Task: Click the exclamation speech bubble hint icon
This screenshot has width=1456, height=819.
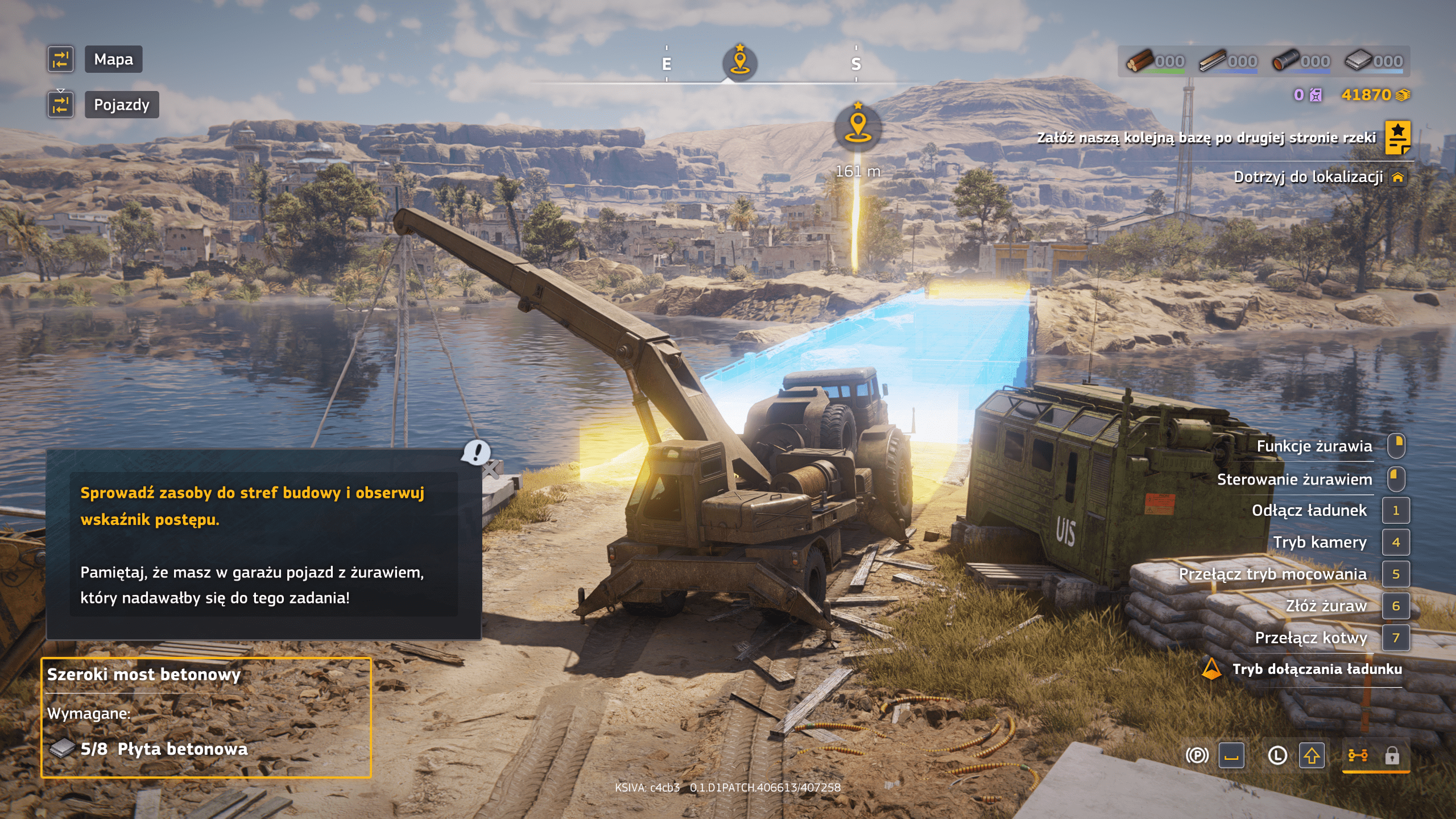Action: click(x=475, y=452)
